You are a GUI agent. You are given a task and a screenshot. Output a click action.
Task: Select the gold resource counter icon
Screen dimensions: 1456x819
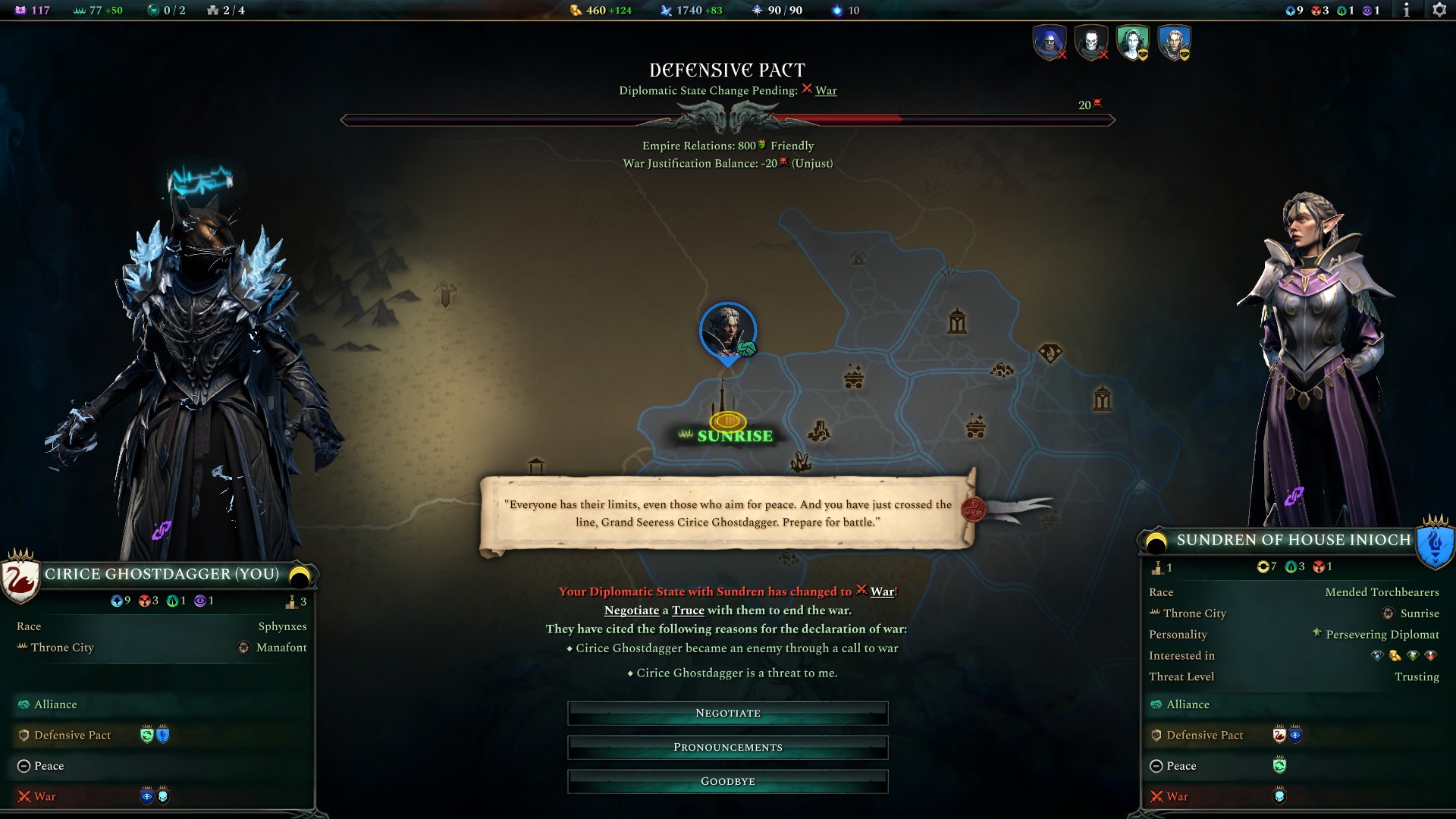tap(575, 11)
